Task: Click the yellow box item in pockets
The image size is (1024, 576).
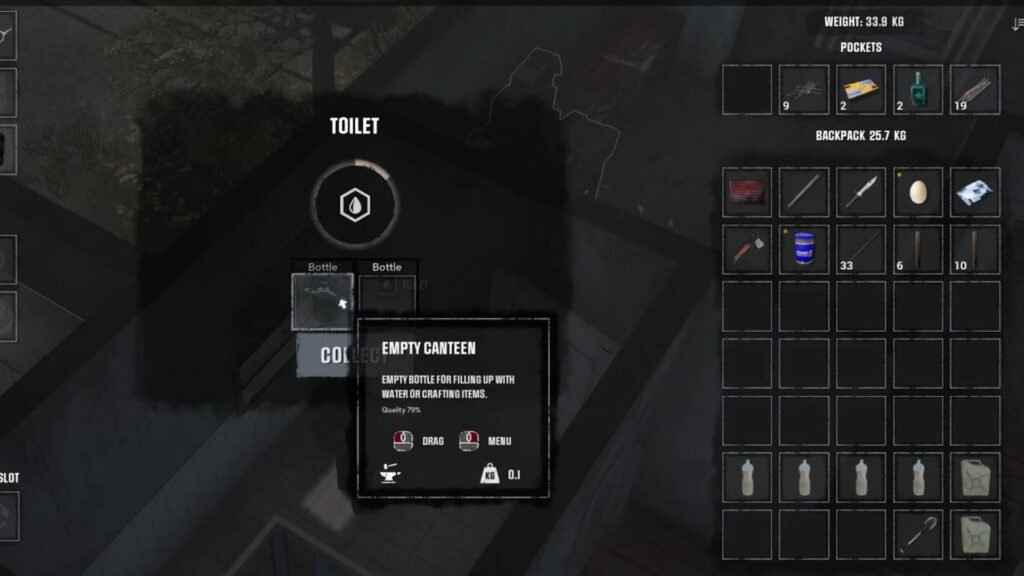Action: (x=861, y=90)
